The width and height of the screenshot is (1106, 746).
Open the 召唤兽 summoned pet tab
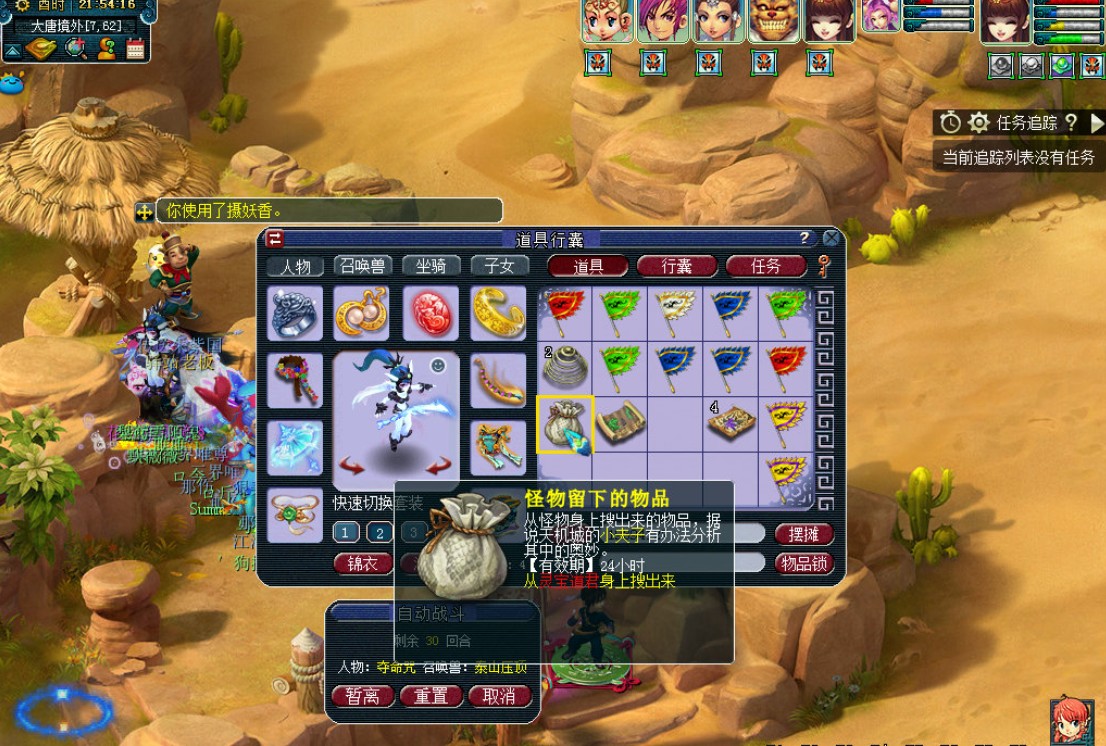pos(363,266)
